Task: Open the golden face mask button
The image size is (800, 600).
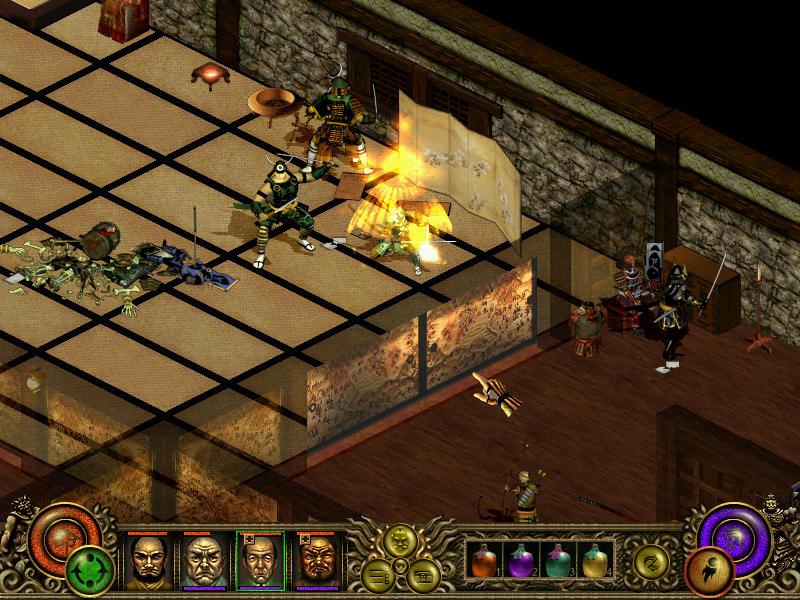Action: coord(401,543)
